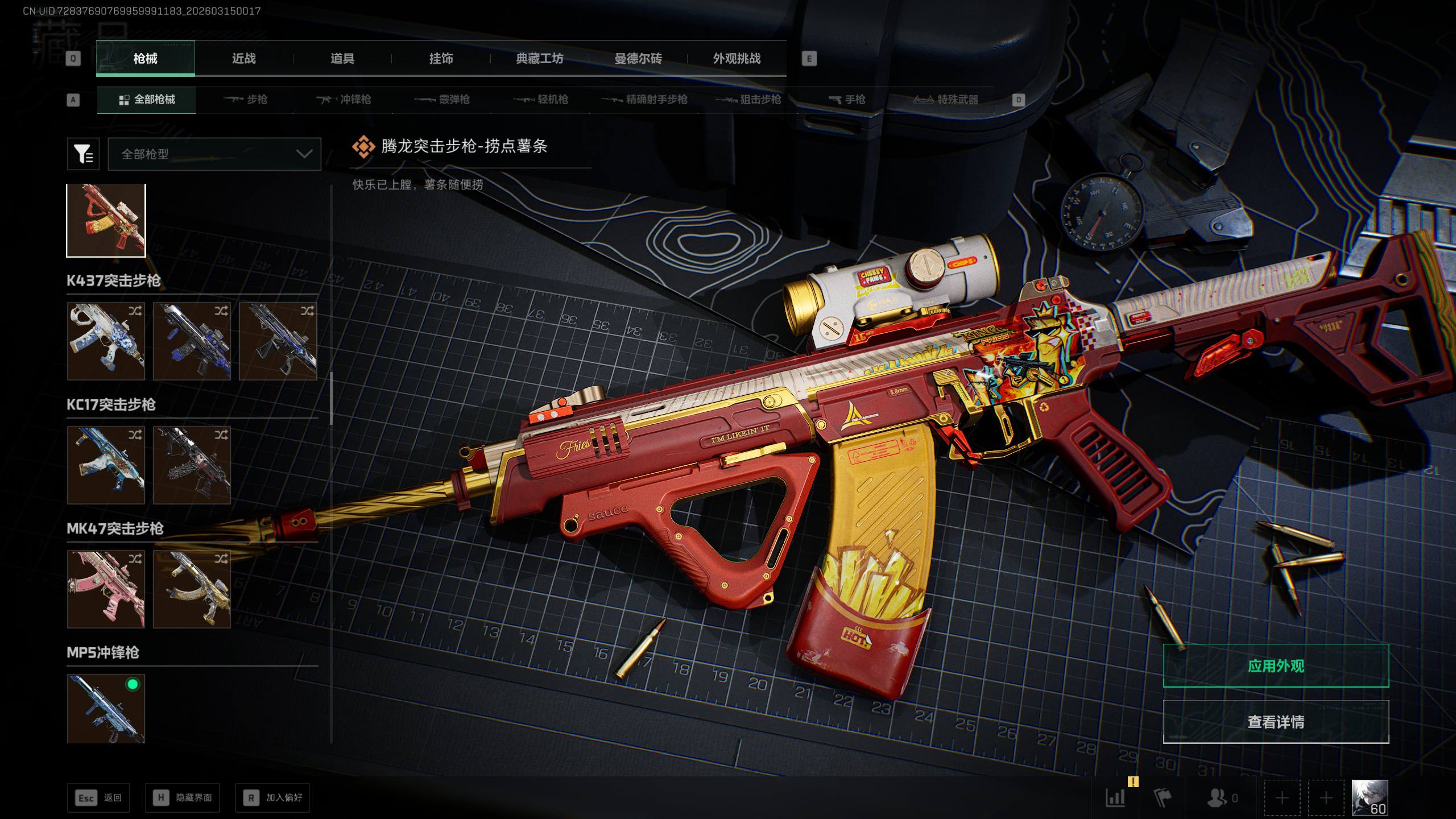The width and height of the screenshot is (1456, 819).
Task: Select the pink MK47 skin thumbnail
Action: click(106, 589)
